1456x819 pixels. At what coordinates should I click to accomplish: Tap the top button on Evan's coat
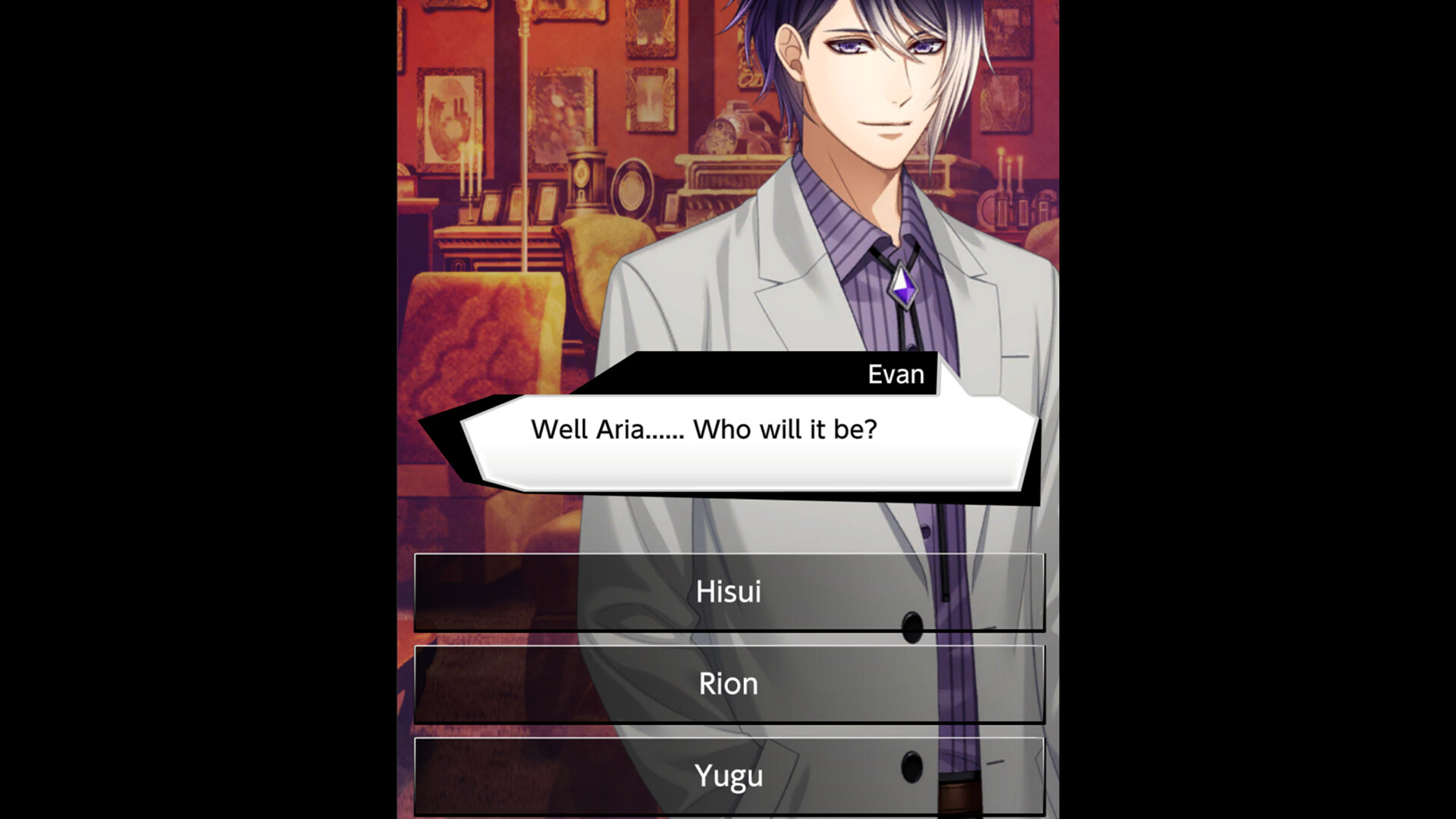[x=910, y=626]
